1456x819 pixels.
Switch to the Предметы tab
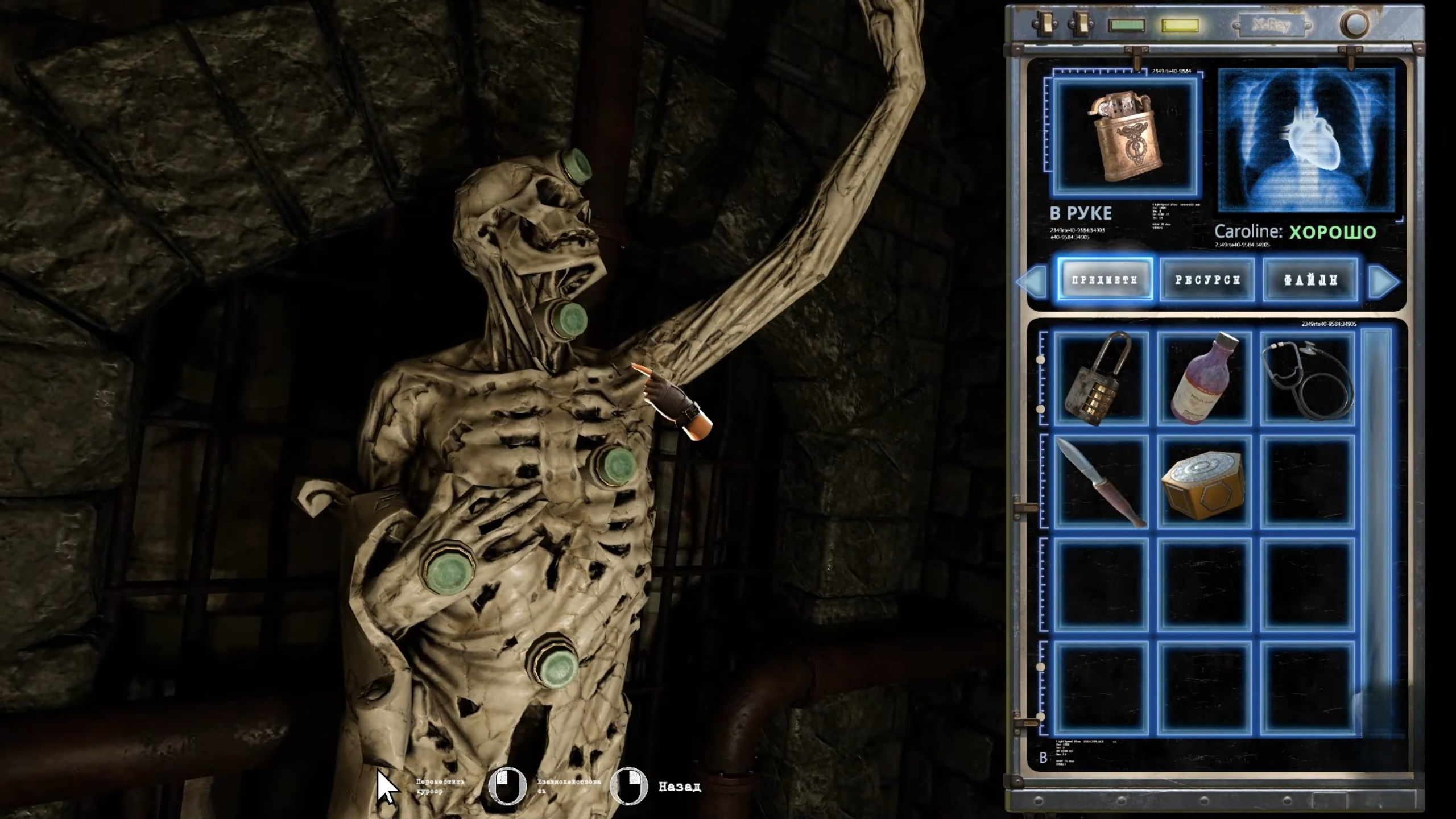coord(1105,279)
